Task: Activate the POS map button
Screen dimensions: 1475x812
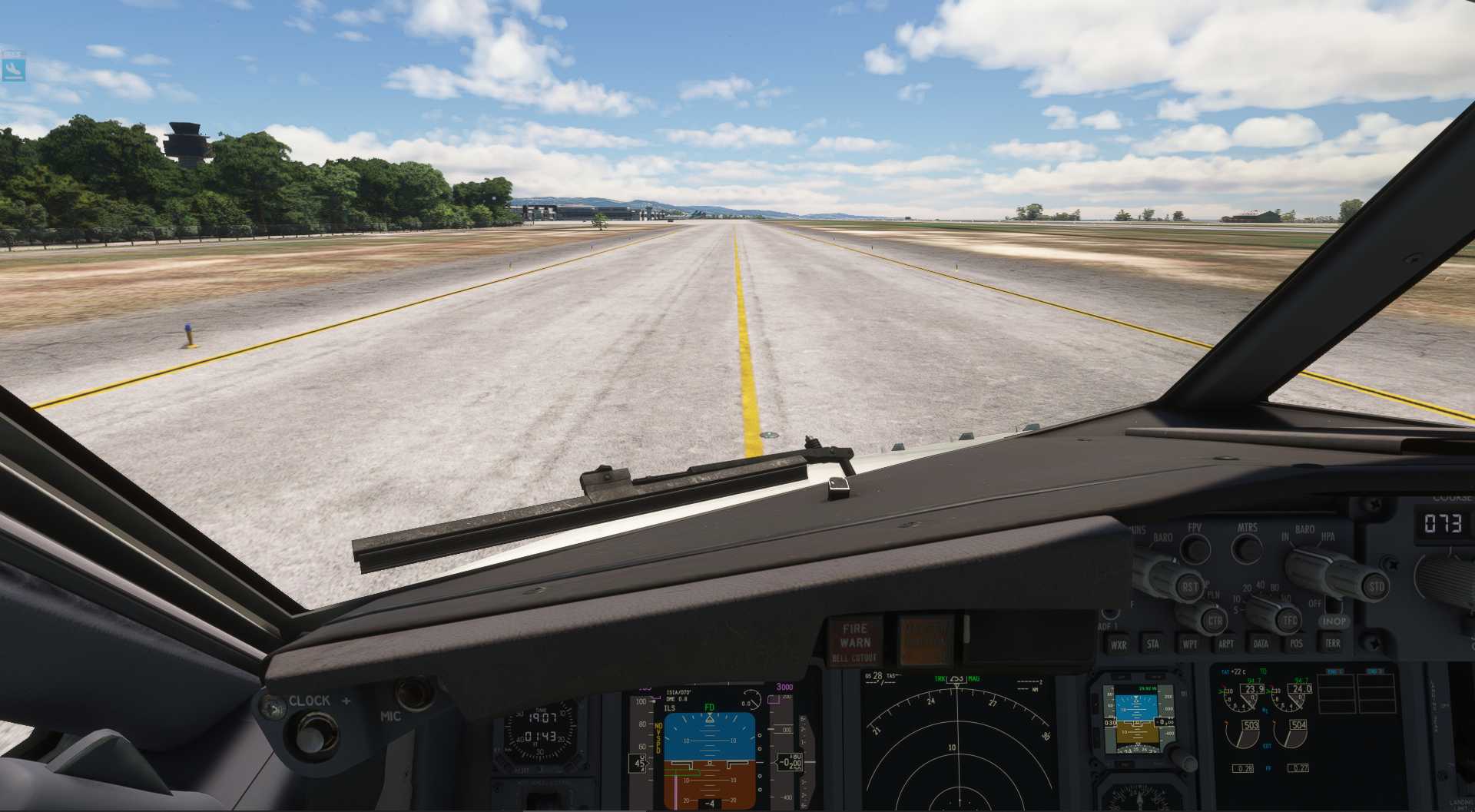Action: coord(1296,644)
